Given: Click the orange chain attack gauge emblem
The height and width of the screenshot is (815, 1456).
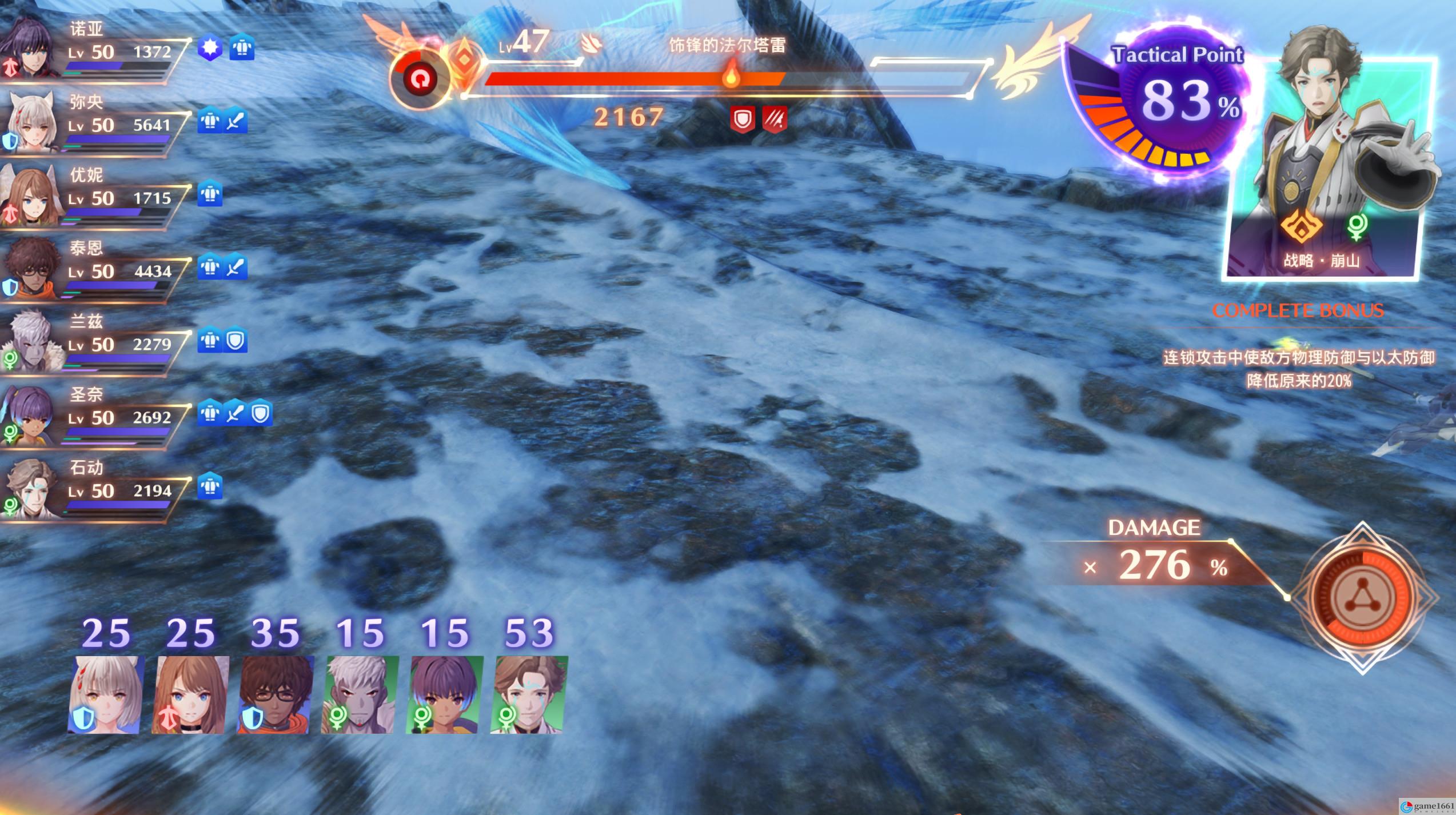Looking at the screenshot, I should tap(1362, 598).
